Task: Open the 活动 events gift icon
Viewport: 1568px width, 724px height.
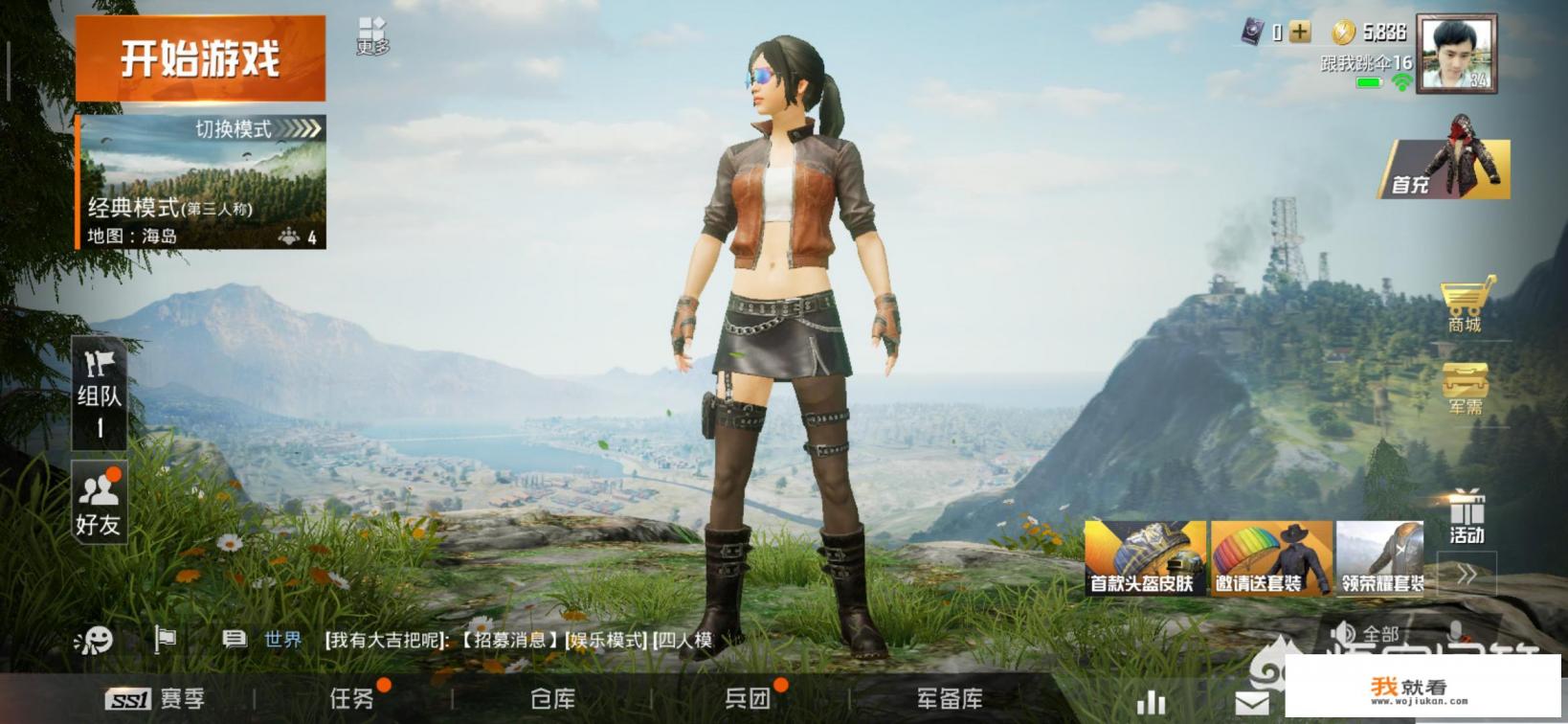Action: 1466,517
